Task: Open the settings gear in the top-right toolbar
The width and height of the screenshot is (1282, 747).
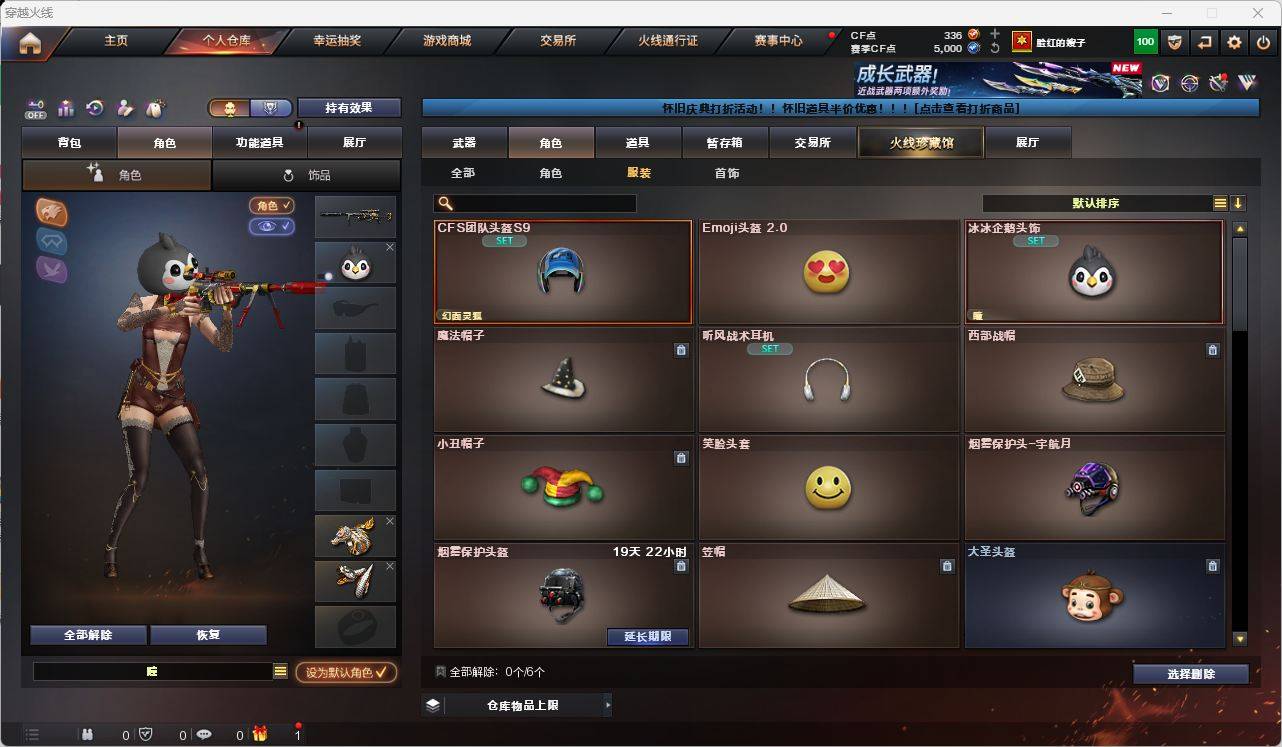Action: [x=1234, y=41]
